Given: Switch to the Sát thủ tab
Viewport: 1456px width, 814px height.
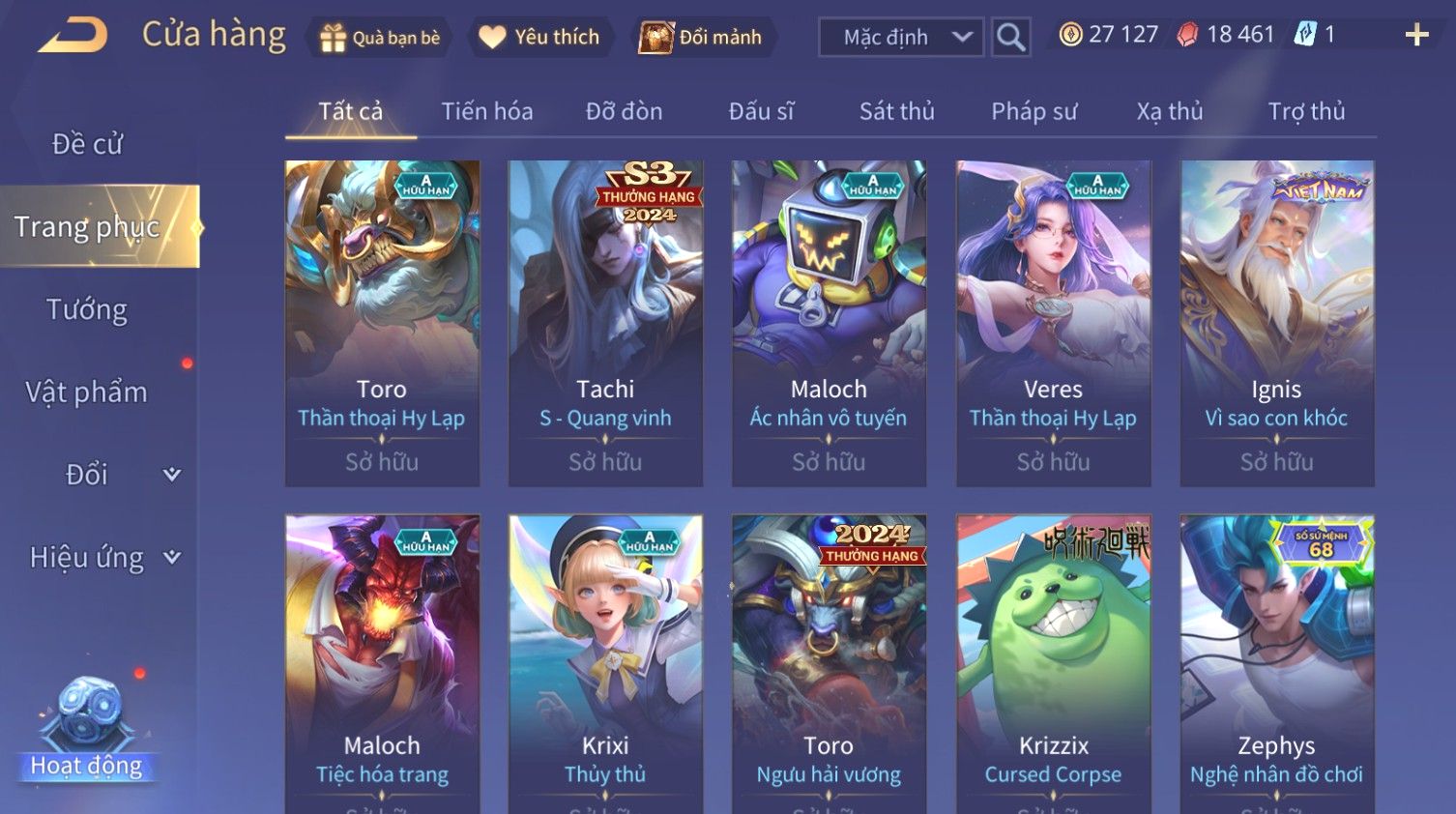Looking at the screenshot, I should [x=896, y=112].
